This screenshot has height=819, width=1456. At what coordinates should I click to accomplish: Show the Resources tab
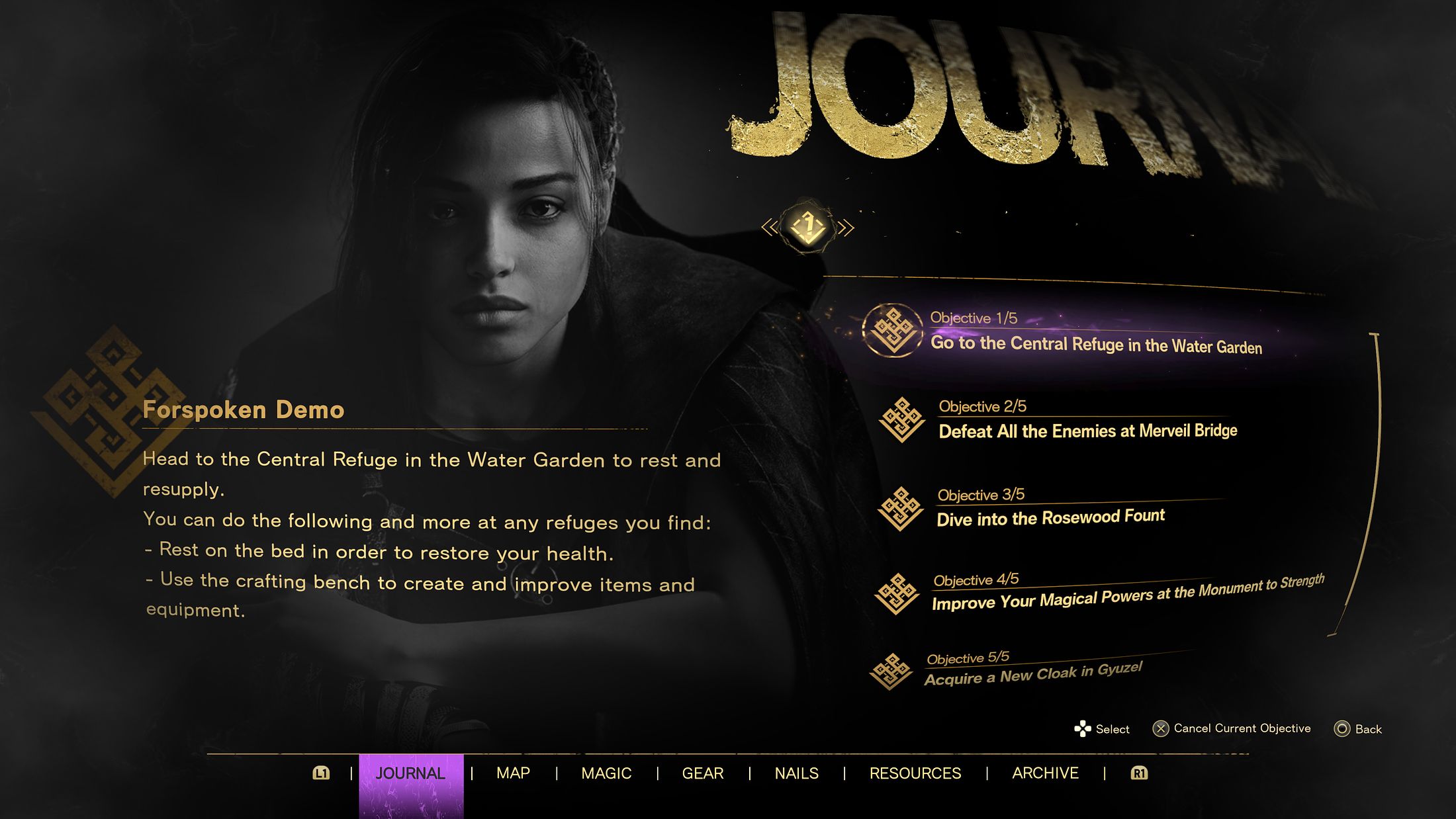915,773
